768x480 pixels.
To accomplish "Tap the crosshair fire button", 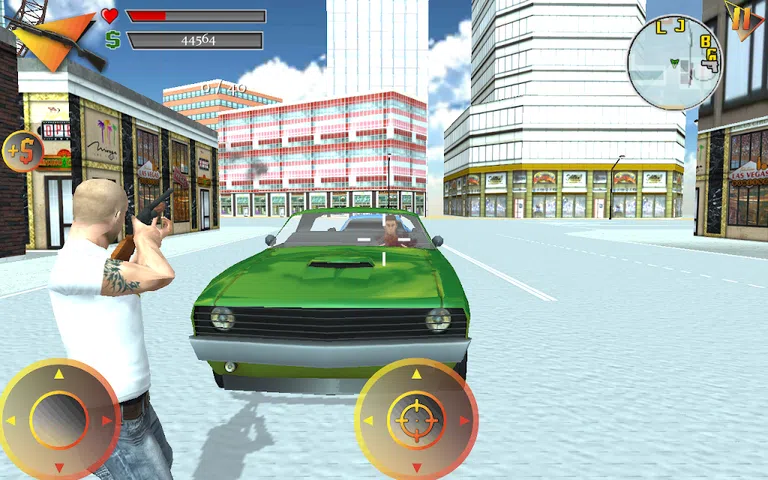I will [x=416, y=420].
